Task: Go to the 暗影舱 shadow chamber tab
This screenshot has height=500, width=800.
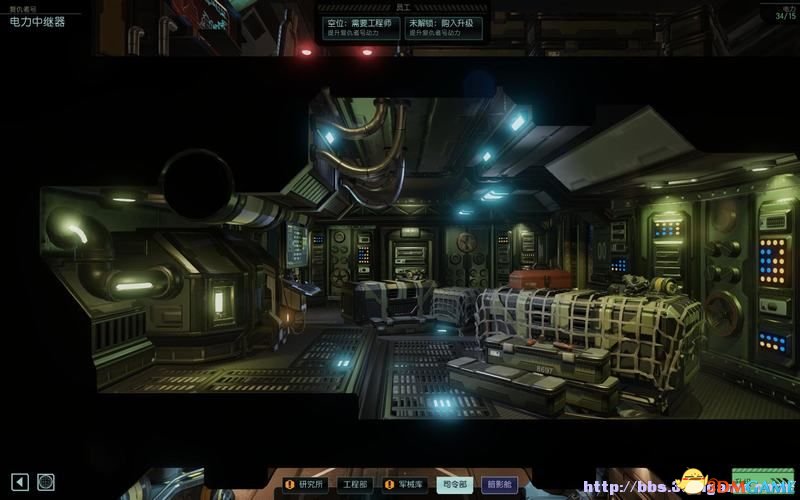Action: 502,484
